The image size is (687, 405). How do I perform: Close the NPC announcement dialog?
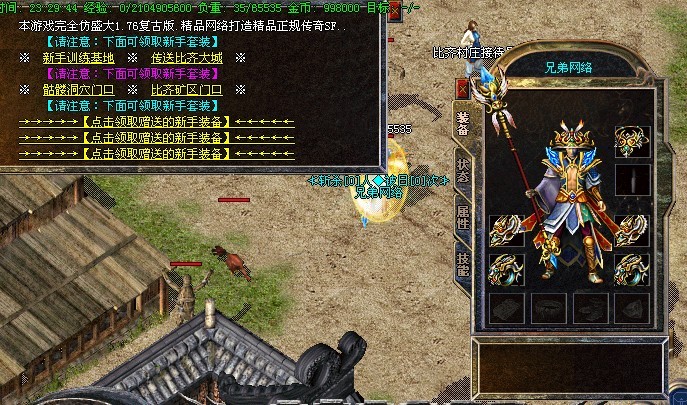(394, 9)
